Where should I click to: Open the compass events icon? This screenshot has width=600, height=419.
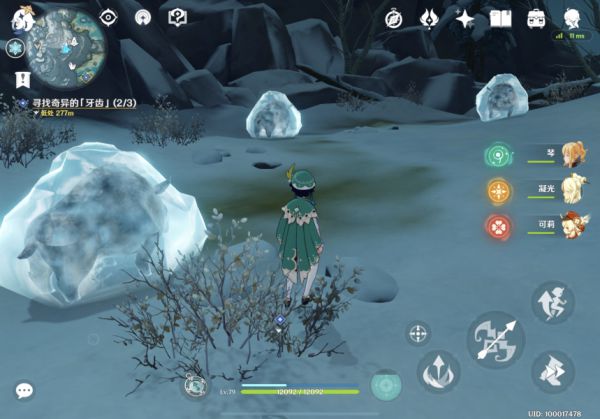tap(394, 18)
